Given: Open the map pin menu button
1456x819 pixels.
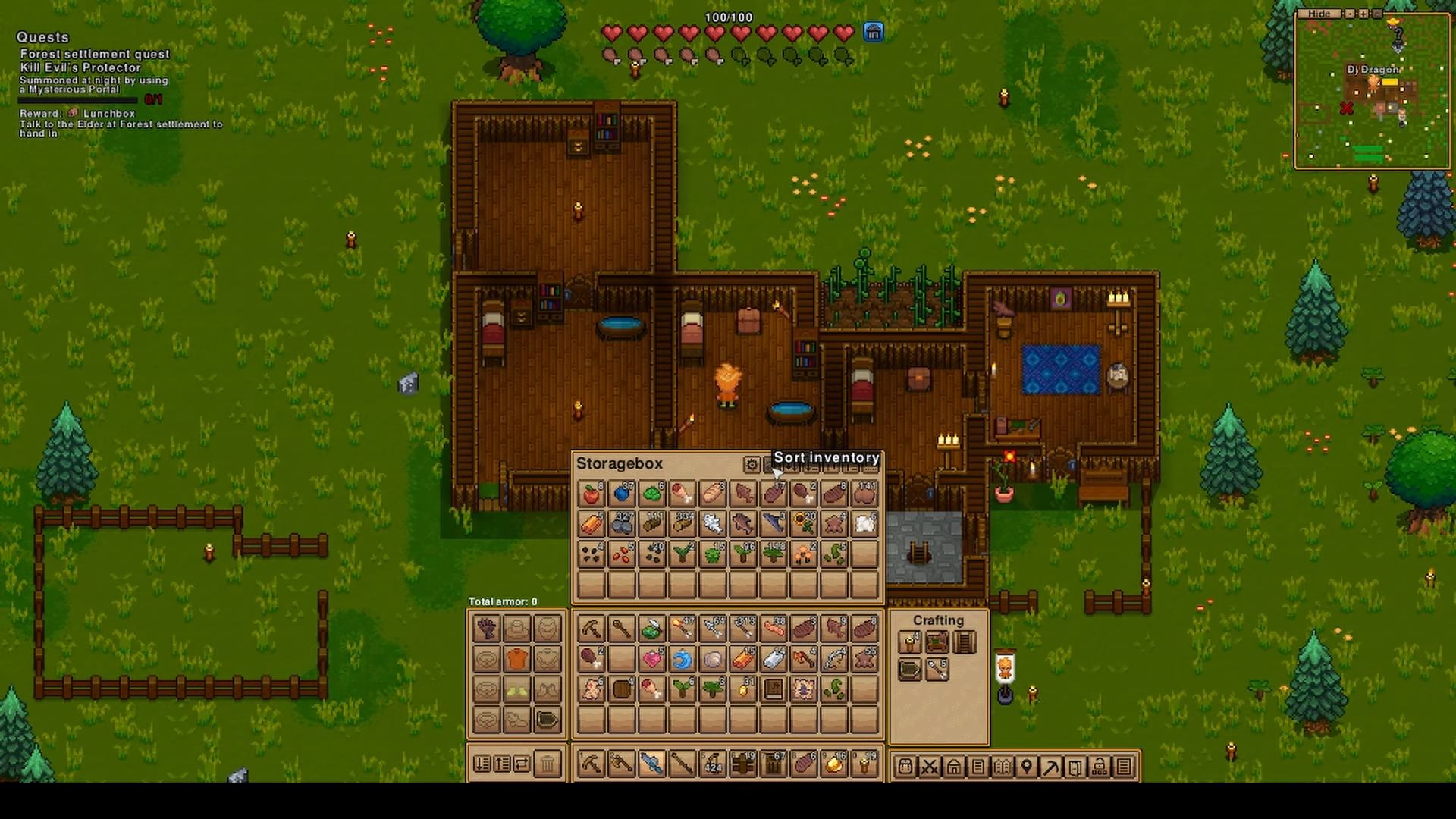Looking at the screenshot, I should click(x=1026, y=767).
